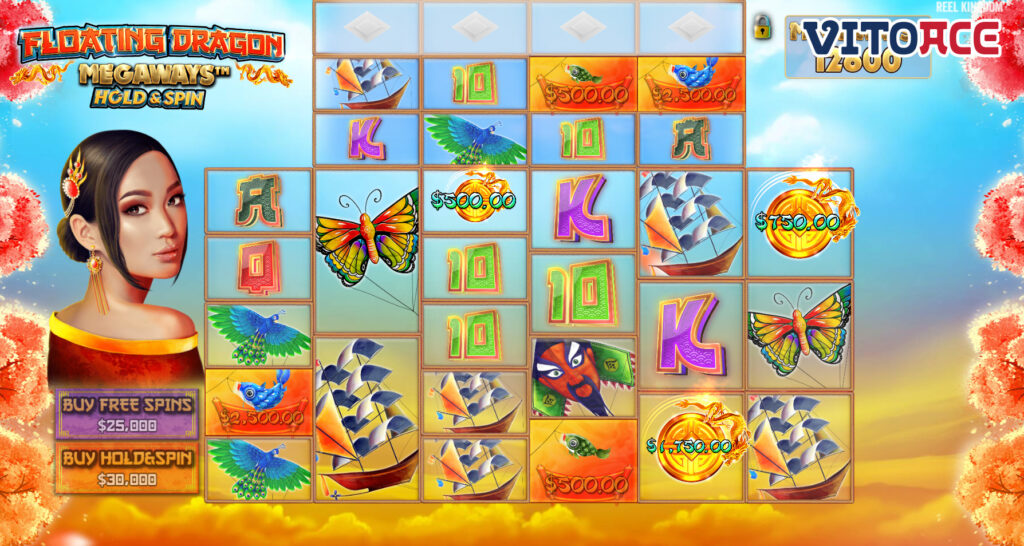The height and width of the screenshot is (546, 1024).
Task: Buy Free Spins for $25,000
Action: [127, 413]
